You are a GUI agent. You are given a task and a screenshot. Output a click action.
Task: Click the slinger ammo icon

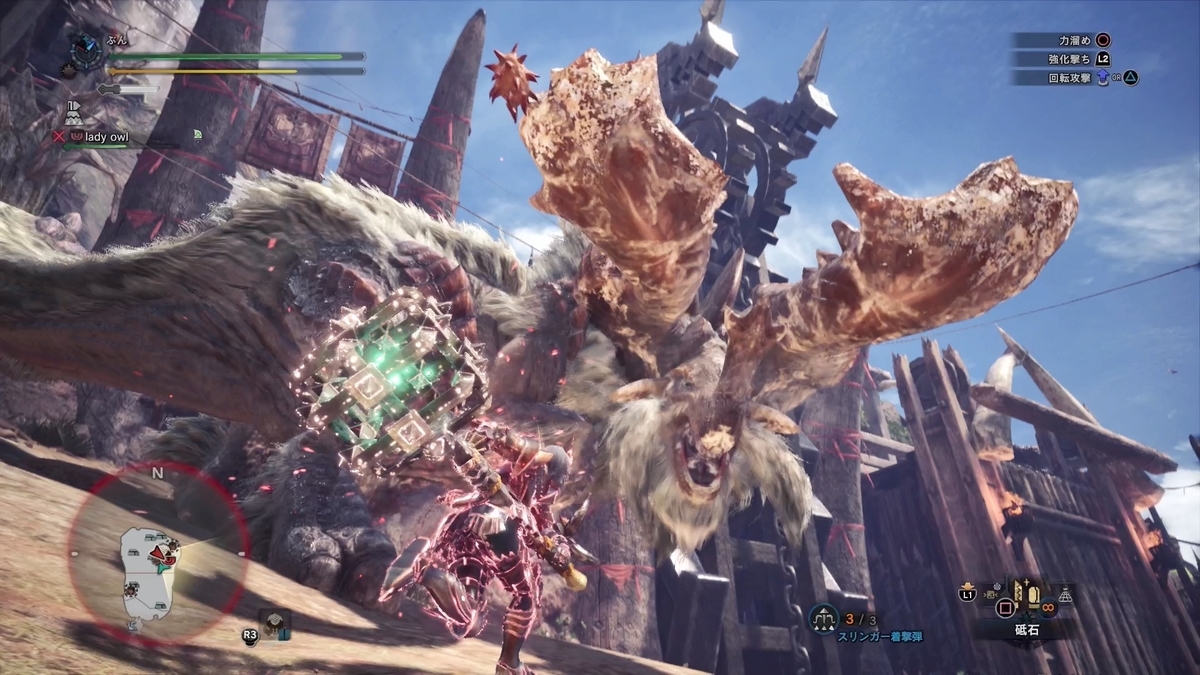(x=824, y=619)
